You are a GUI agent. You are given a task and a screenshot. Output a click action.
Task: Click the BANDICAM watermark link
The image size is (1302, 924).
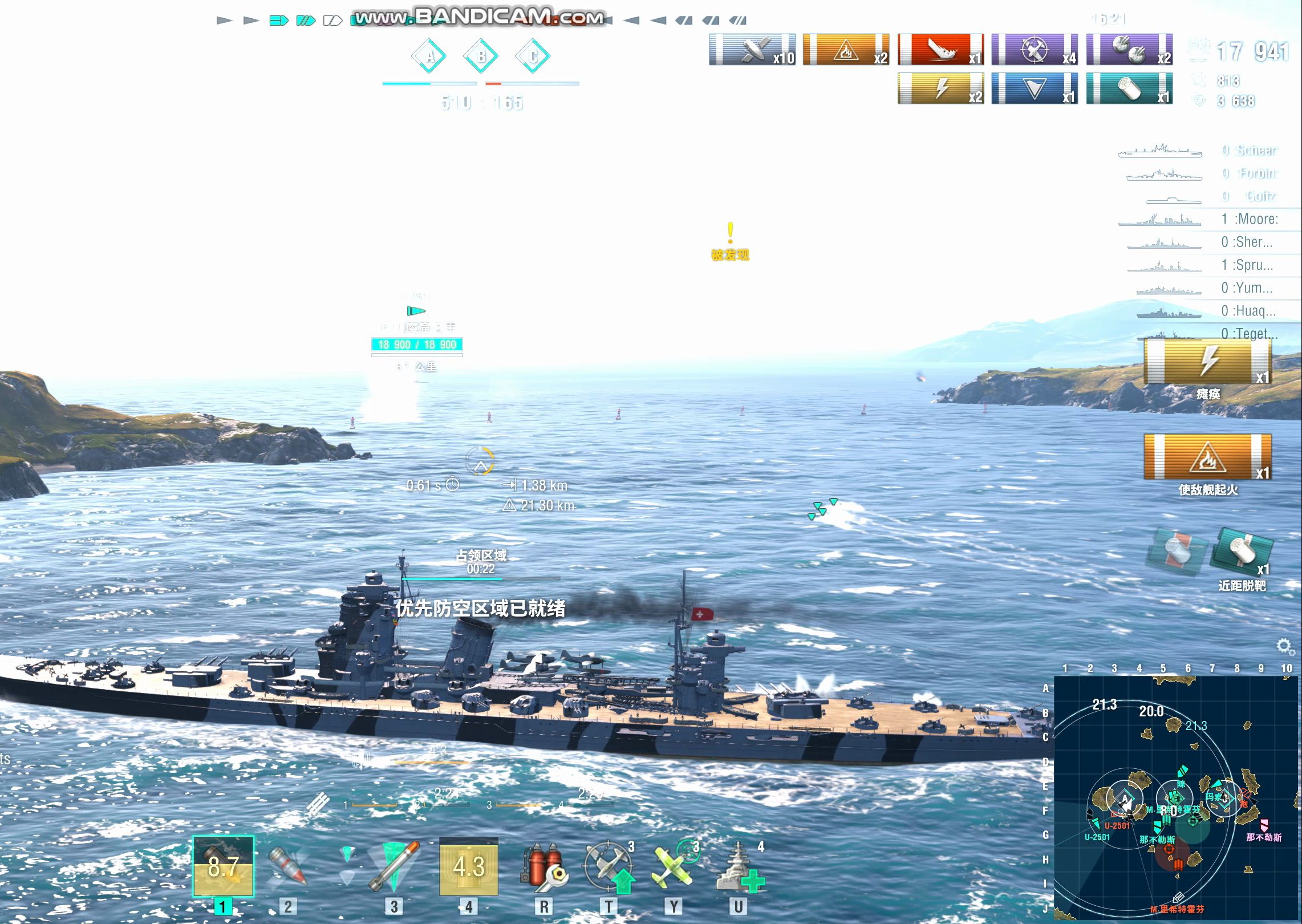tap(478, 17)
